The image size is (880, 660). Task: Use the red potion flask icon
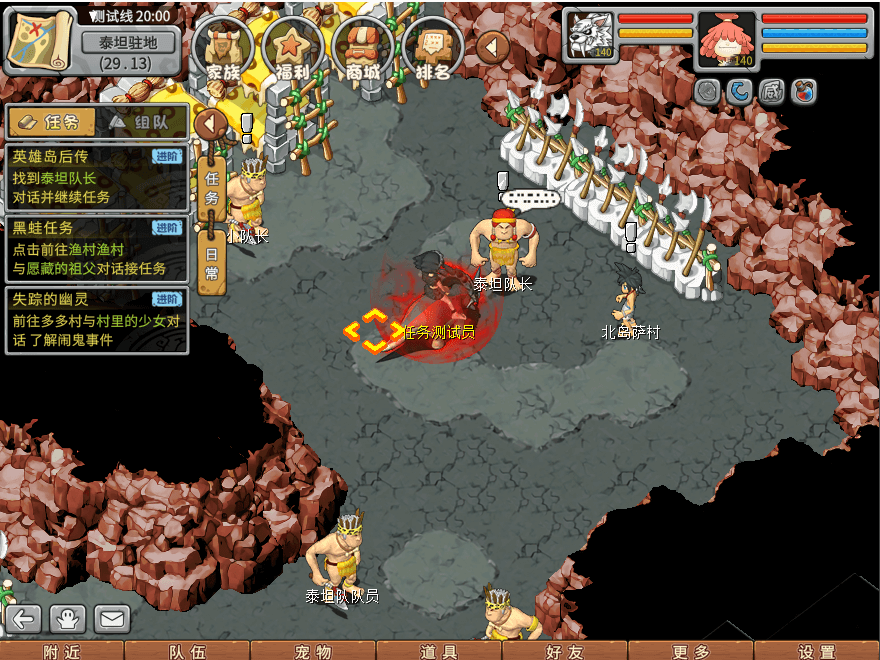point(803,92)
